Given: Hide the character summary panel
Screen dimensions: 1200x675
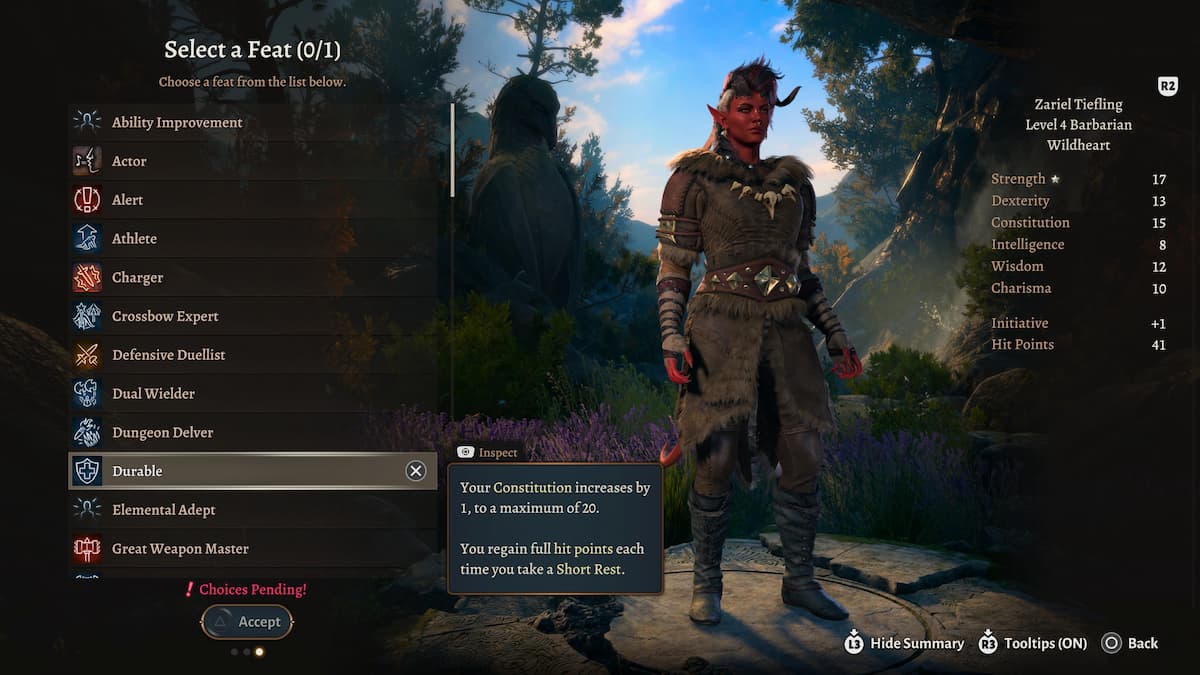Looking at the screenshot, I should click(905, 643).
